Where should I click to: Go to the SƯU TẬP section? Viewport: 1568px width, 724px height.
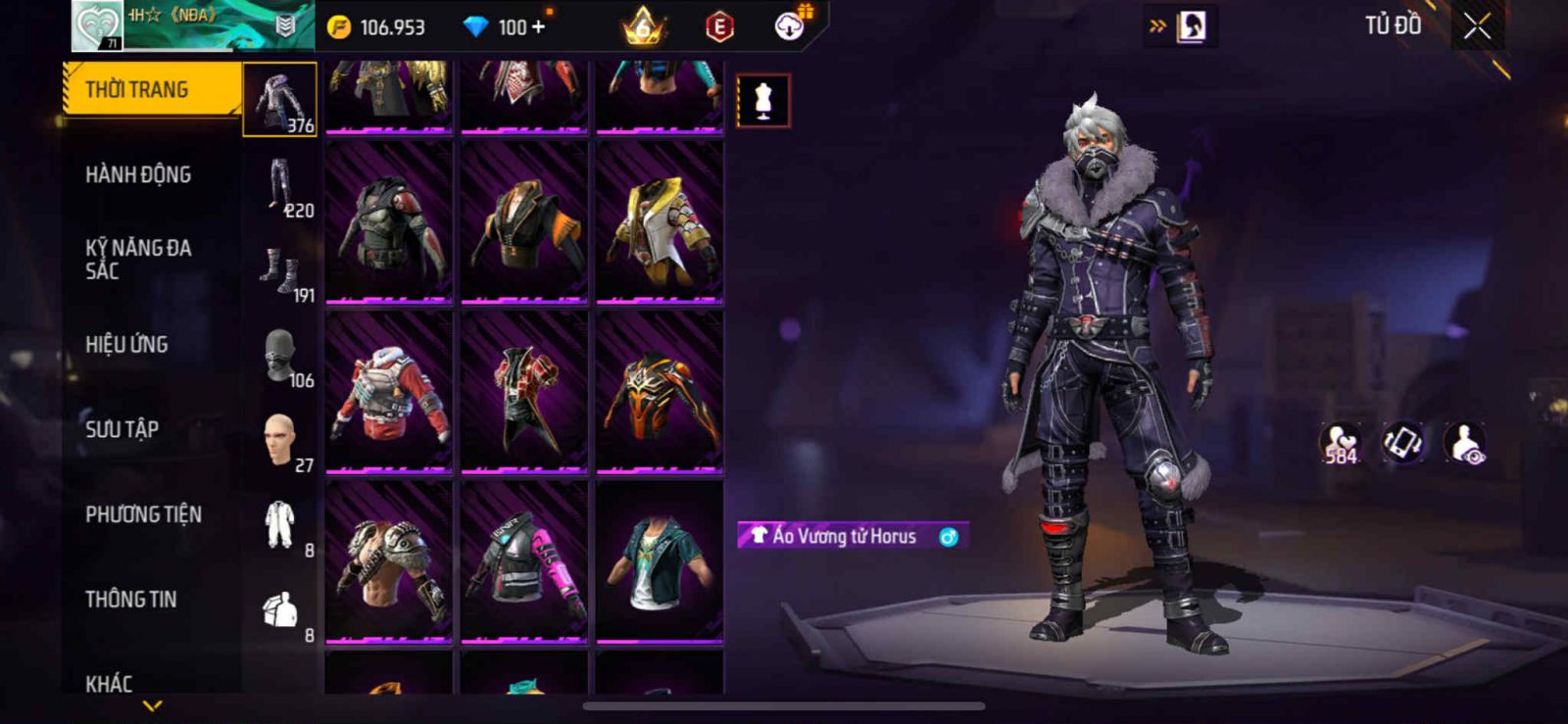122,429
